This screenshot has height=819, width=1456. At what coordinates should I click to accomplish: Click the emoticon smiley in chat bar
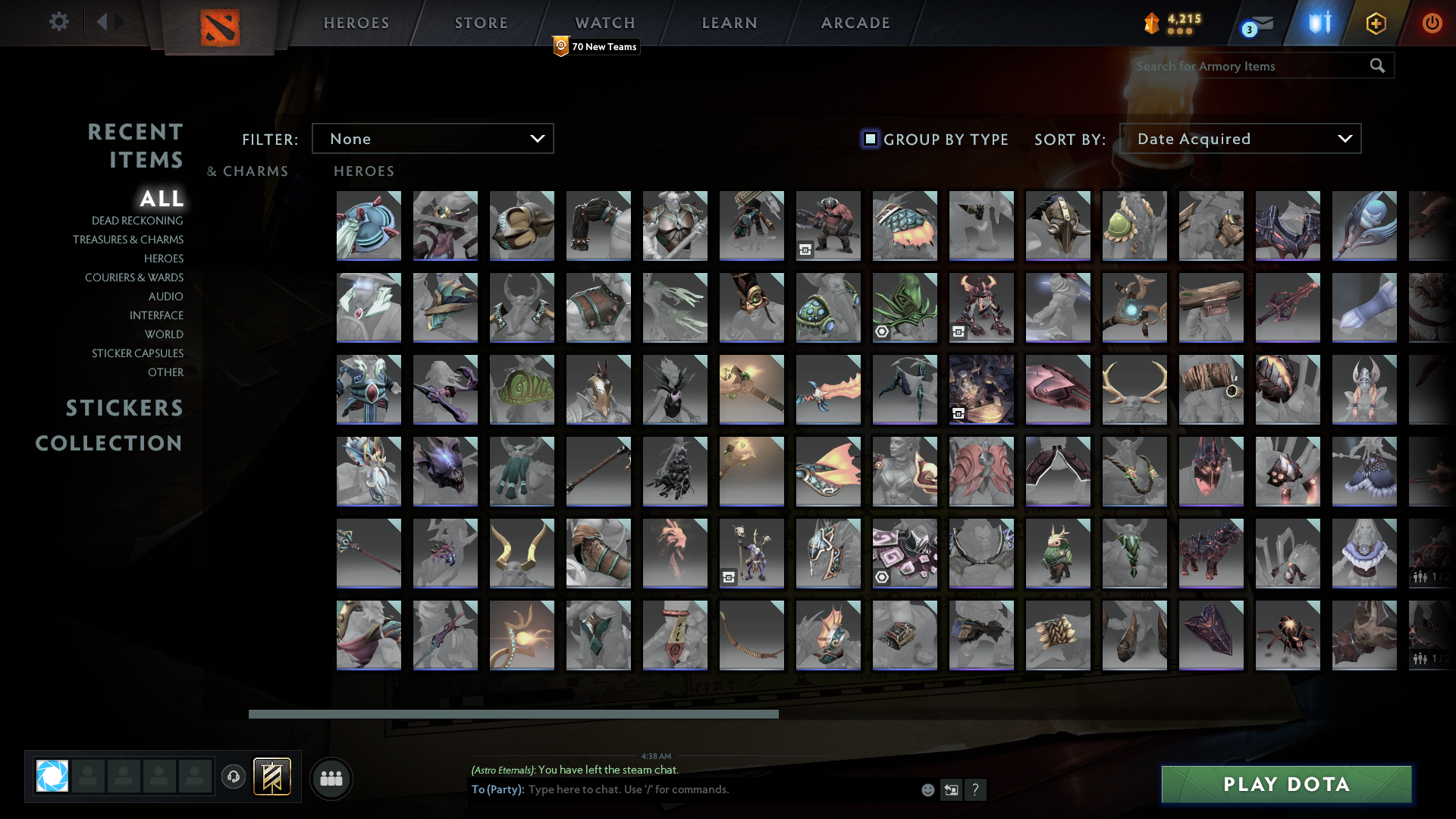[x=928, y=789]
